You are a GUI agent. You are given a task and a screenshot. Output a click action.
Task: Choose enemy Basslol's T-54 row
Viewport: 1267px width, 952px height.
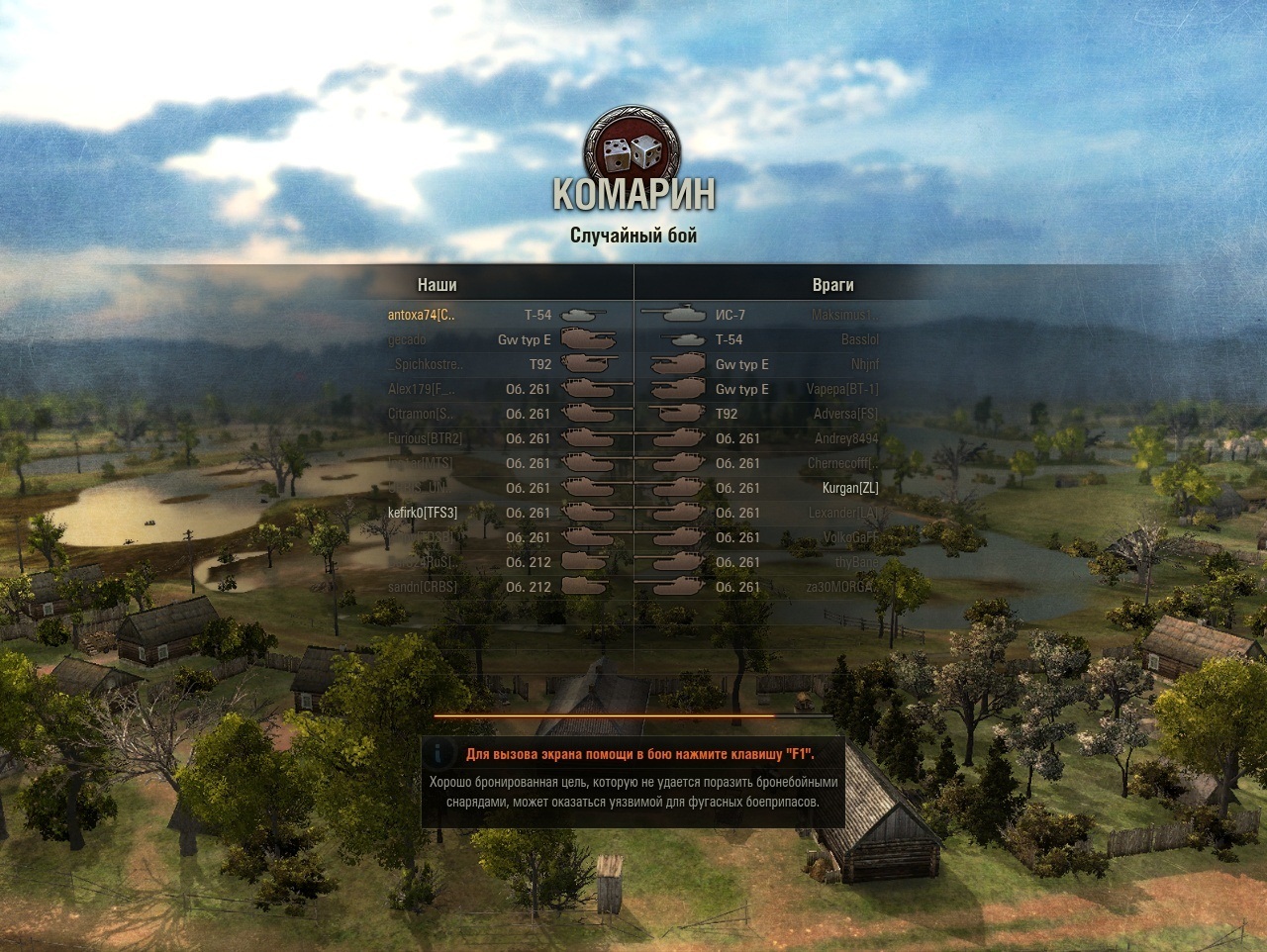859,339
